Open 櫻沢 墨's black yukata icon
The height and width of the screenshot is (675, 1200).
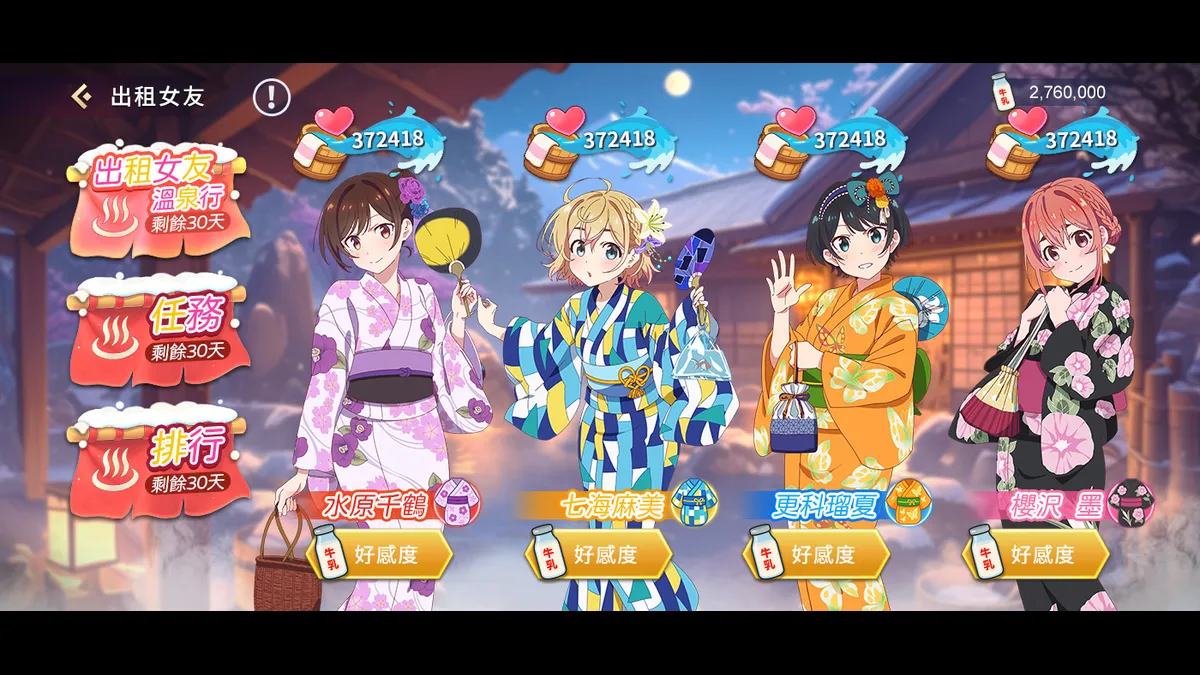click(1130, 503)
